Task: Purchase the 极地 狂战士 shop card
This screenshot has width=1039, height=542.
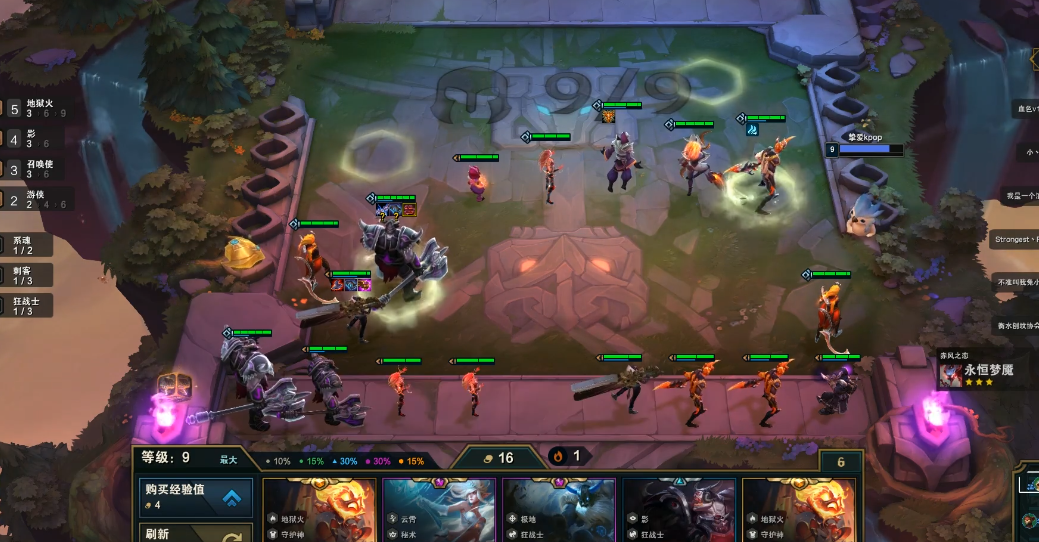Action: pos(559,510)
